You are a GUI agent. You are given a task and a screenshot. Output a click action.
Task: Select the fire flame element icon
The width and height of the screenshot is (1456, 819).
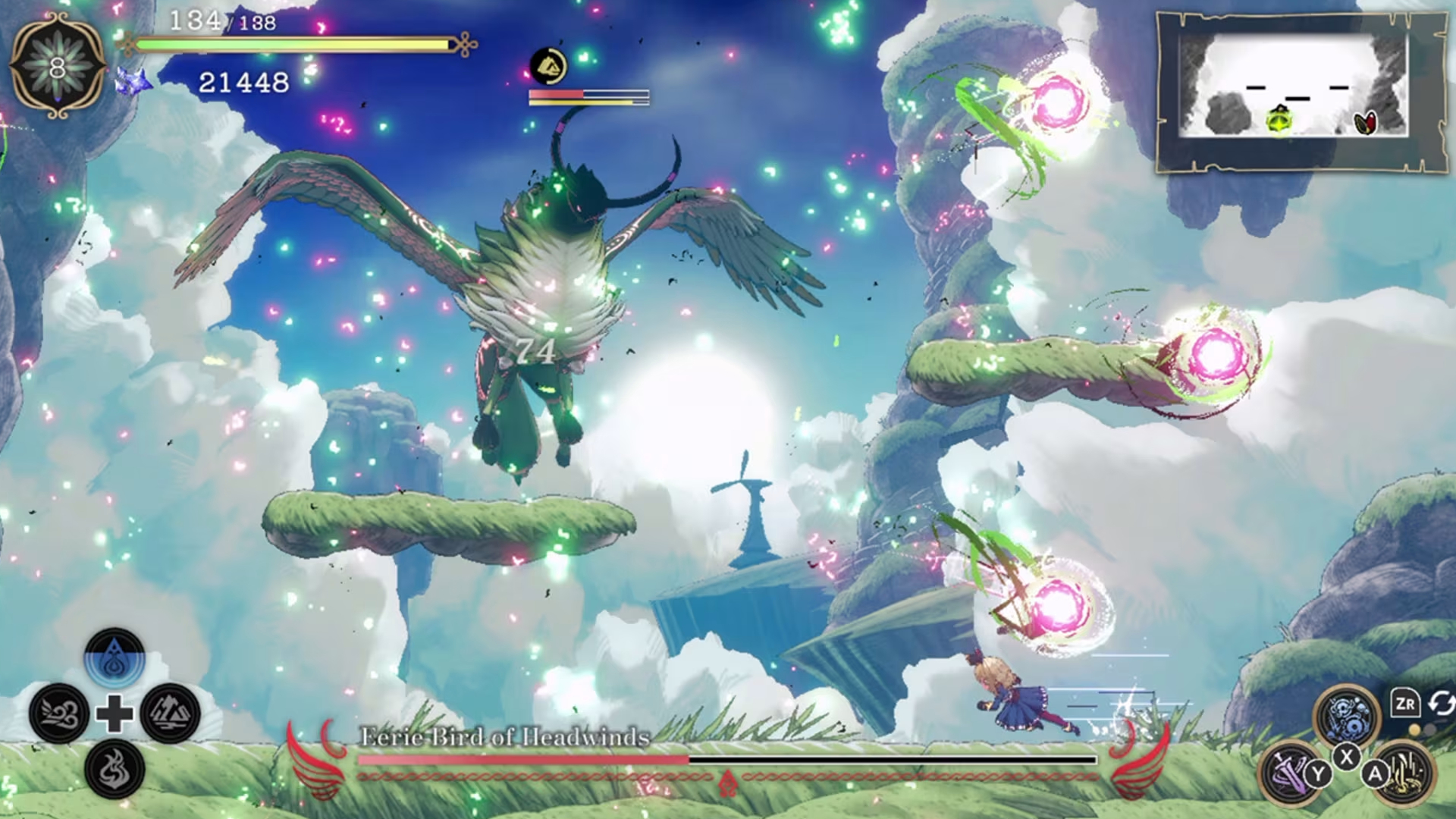click(115, 769)
